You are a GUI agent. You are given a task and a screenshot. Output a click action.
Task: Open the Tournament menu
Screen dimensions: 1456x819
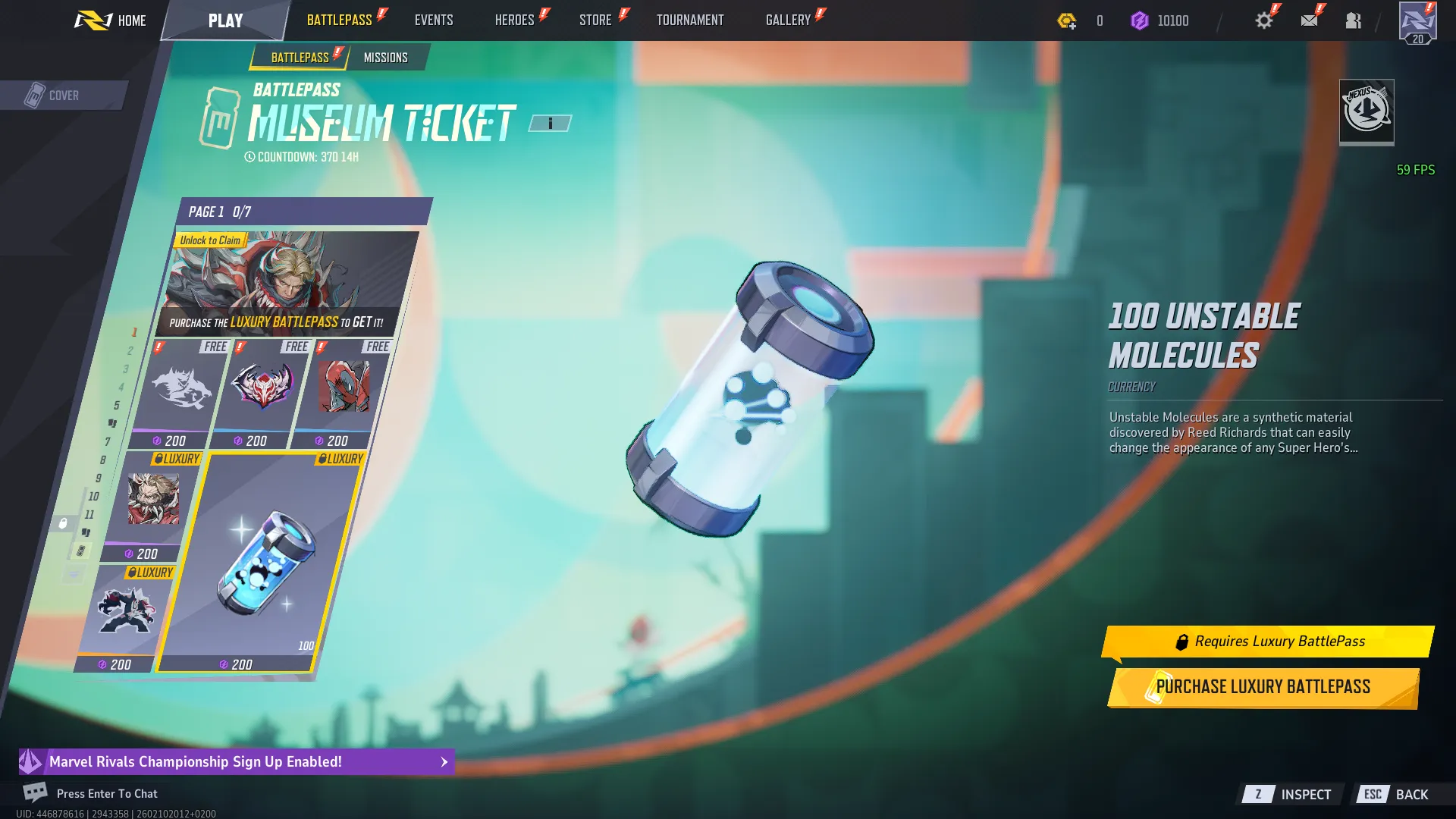pos(690,20)
